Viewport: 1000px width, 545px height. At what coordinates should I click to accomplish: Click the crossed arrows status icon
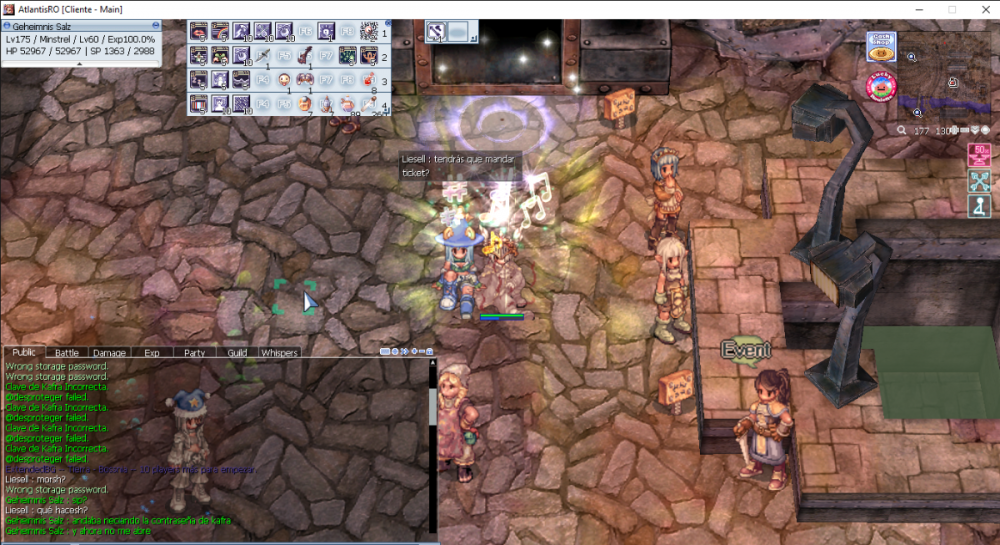tap(979, 181)
